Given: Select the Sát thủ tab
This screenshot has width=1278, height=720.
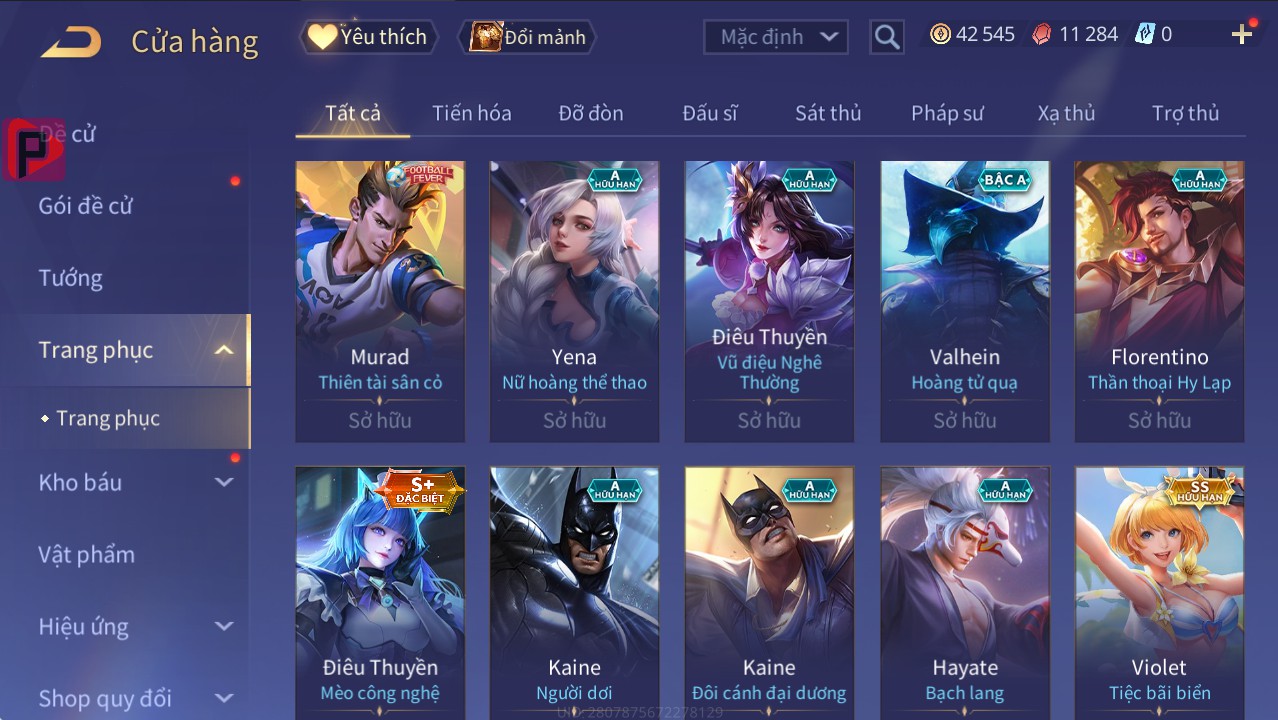Looking at the screenshot, I should click(828, 113).
